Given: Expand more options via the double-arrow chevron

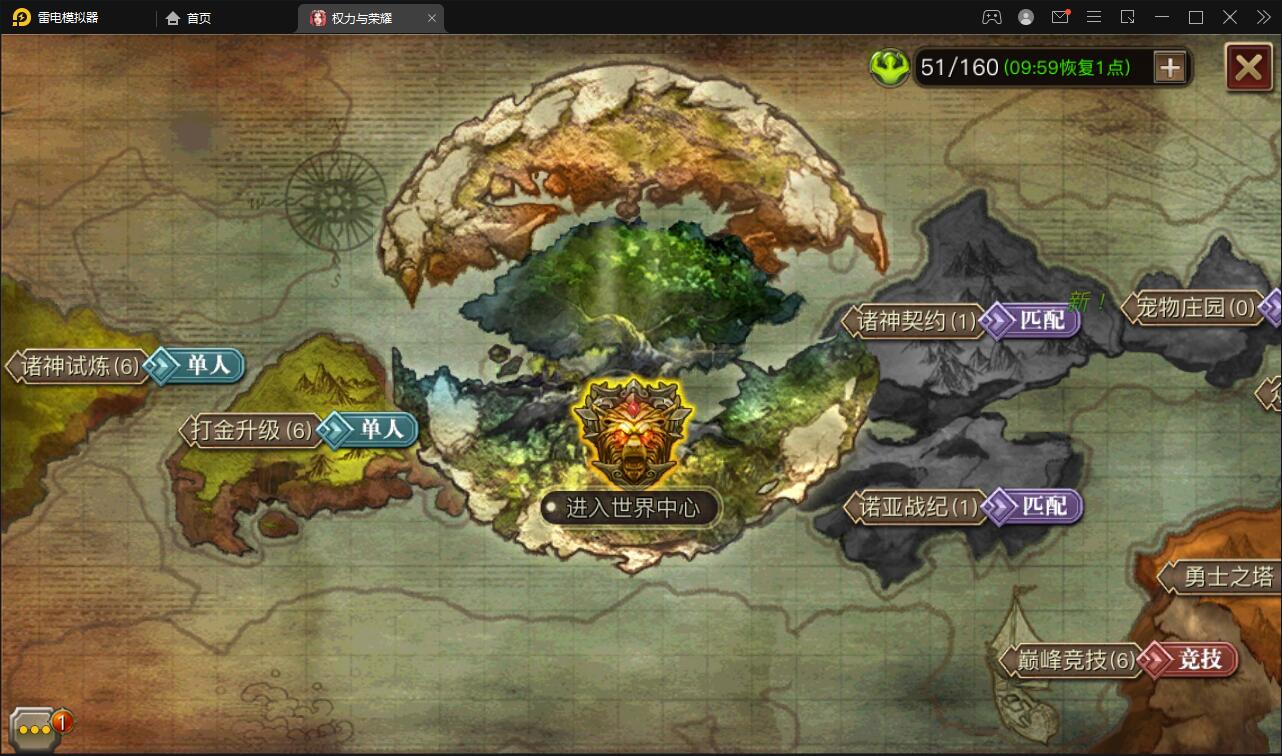Looking at the screenshot, I should coord(1262,17).
